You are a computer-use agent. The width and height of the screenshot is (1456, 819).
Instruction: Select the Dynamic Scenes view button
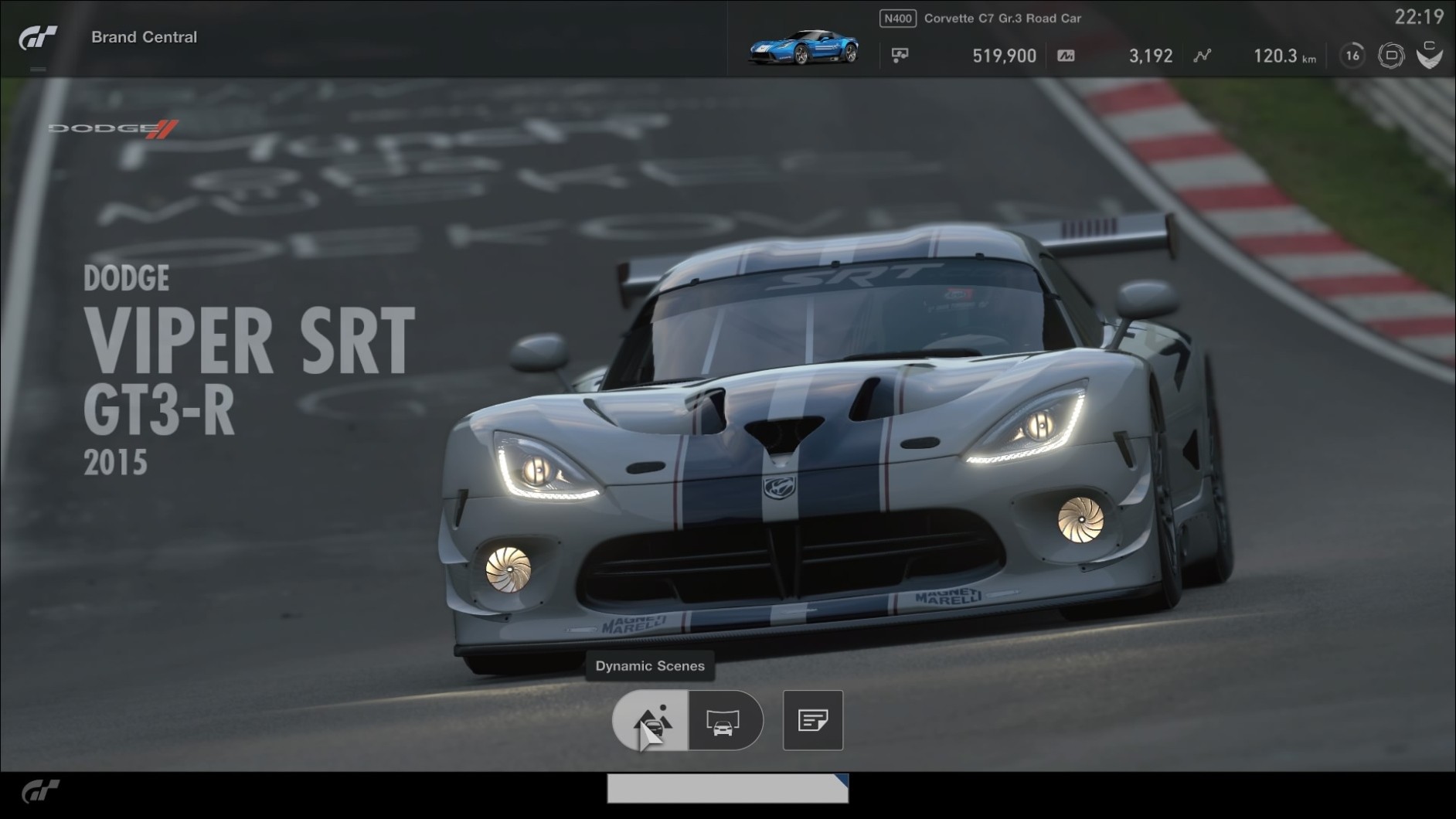(650, 721)
